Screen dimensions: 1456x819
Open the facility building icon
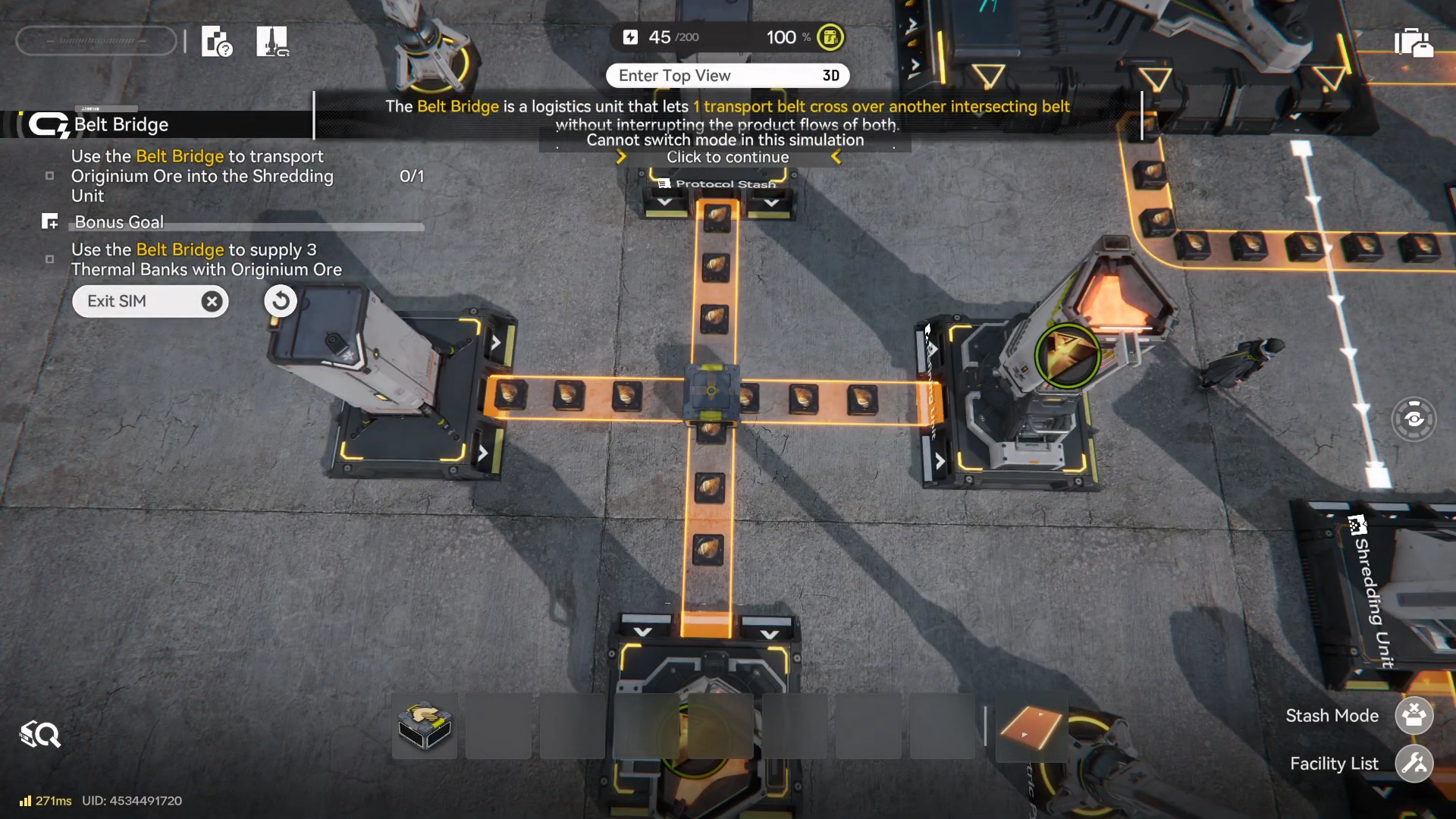[272, 42]
